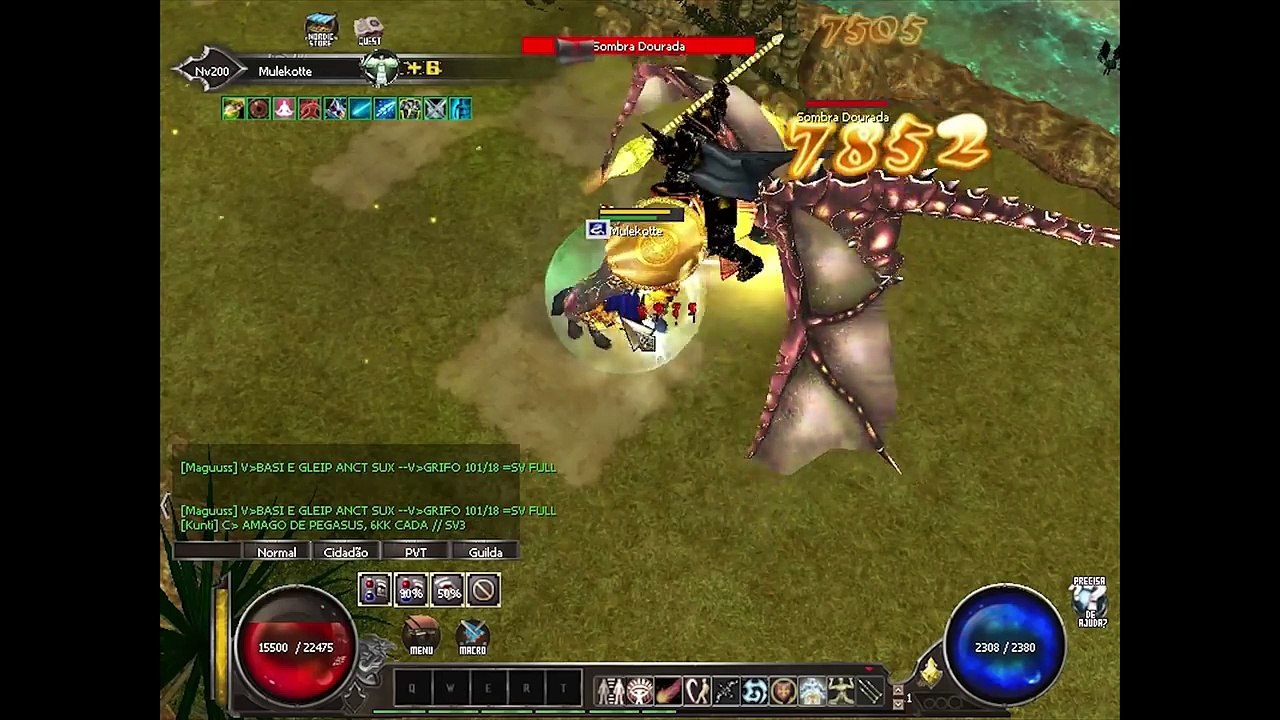Screen dimensions: 1280x720
Task: Open the Precisa de Ajuda help
Action: pyautogui.click(x=1088, y=602)
